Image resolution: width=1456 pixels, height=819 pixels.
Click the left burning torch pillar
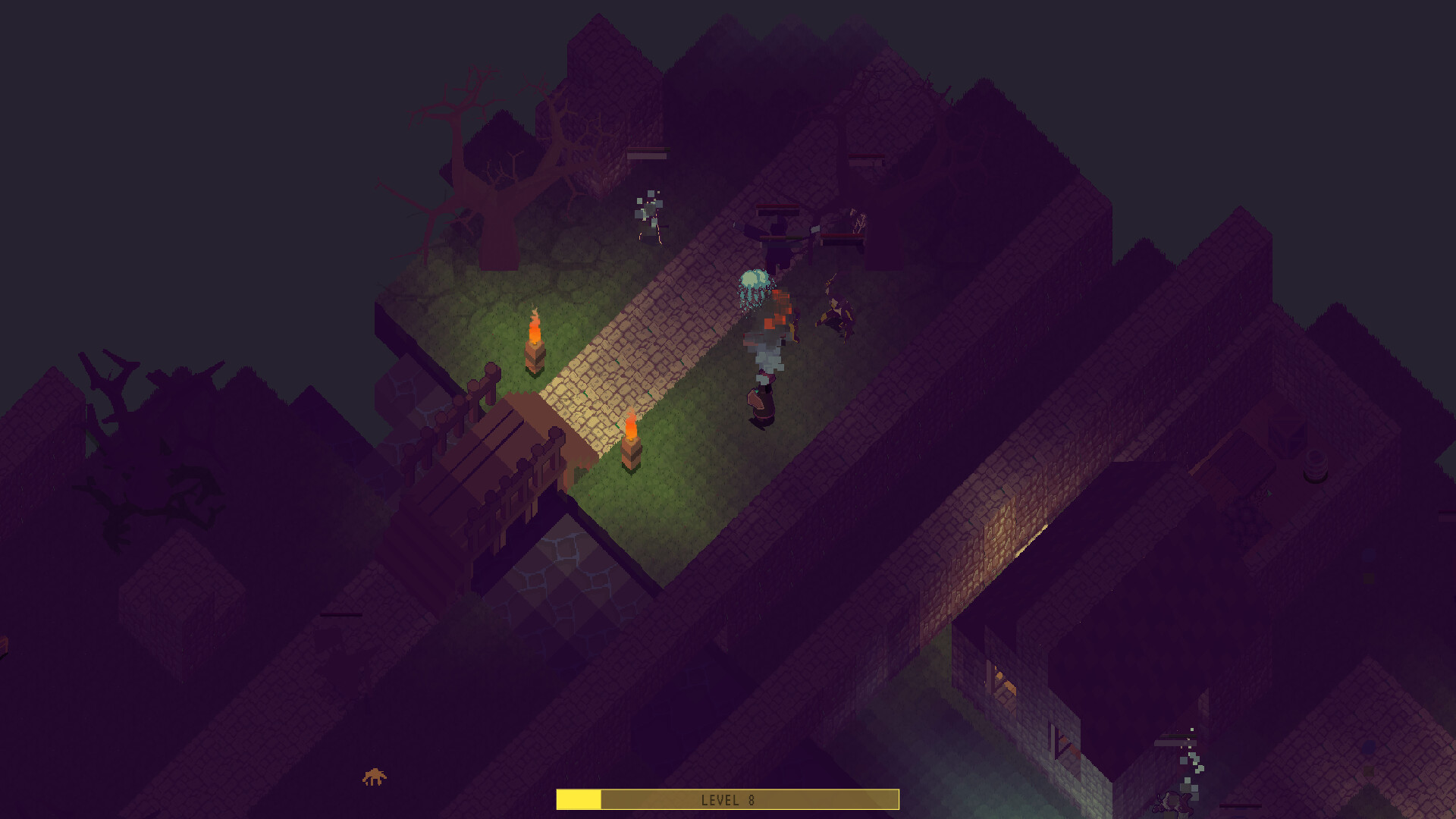tap(535, 341)
